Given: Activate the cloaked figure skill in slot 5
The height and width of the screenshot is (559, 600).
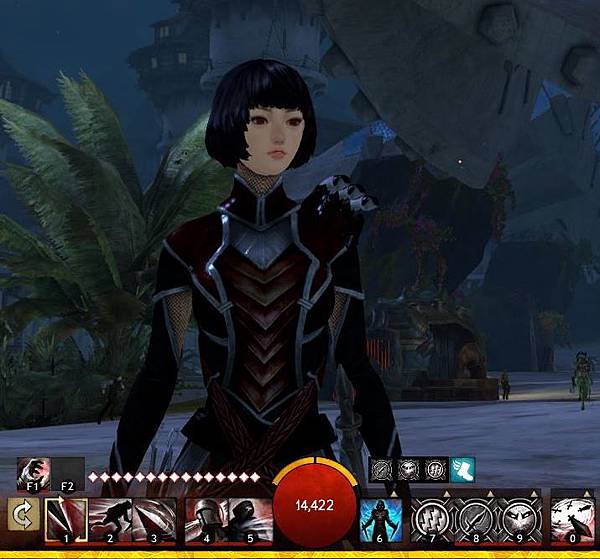Looking at the screenshot, I should pyautogui.click(x=250, y=518).
